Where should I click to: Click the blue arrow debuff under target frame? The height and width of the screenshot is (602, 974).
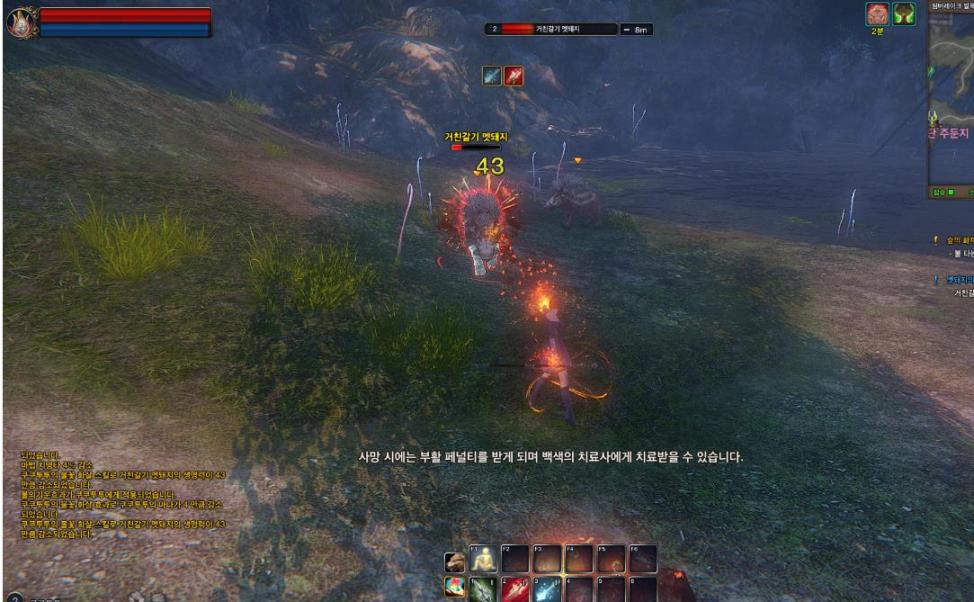pos(492,76)
